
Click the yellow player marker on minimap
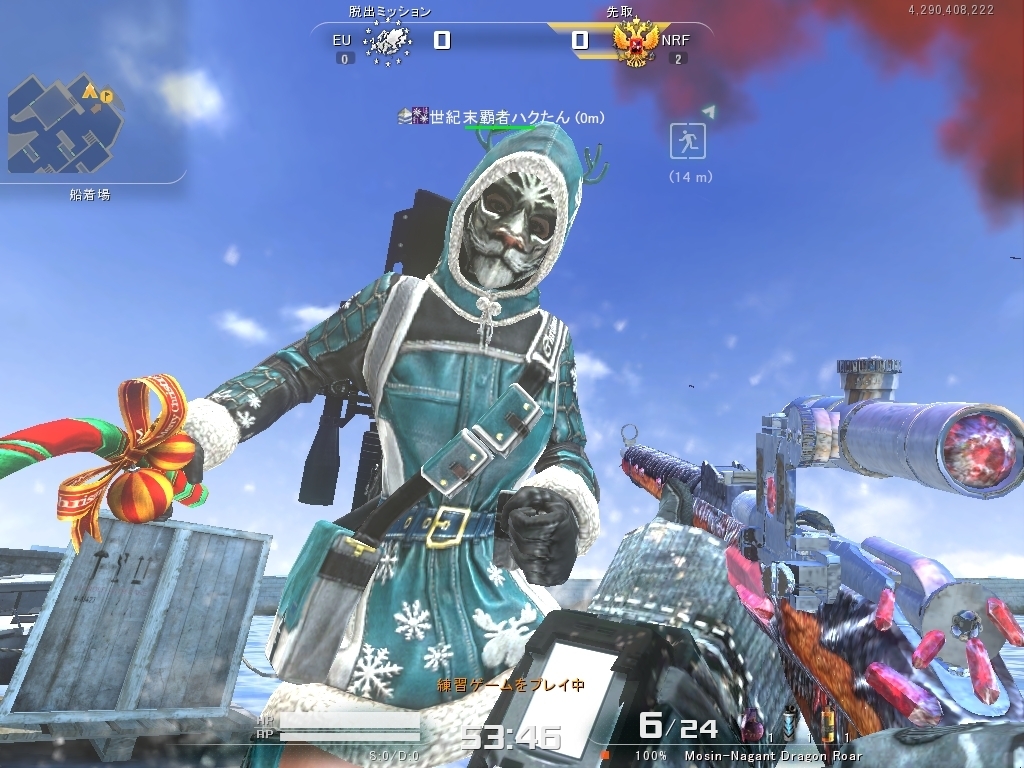click(x=90, y=91)
